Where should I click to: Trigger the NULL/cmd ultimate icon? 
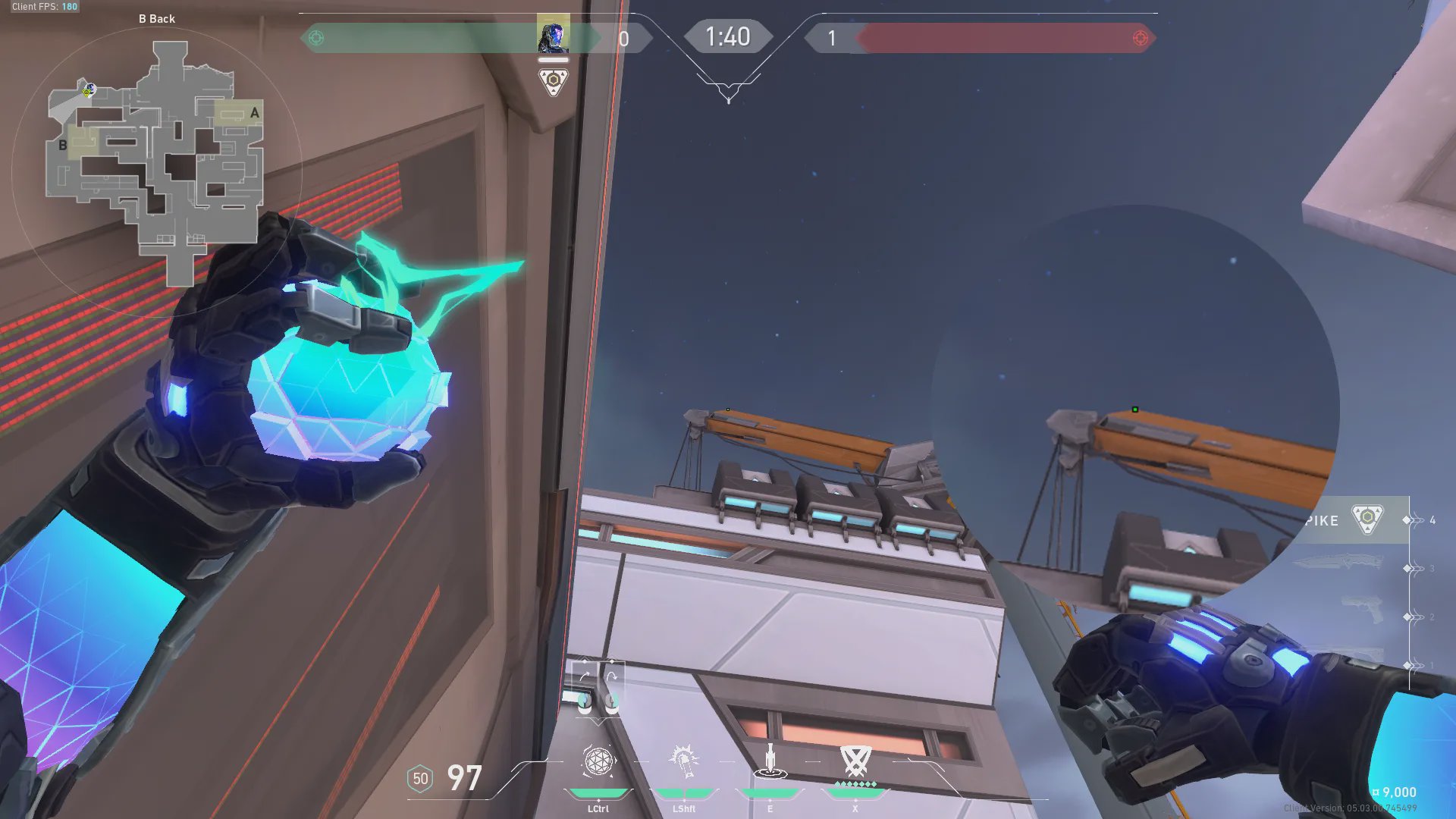pos(855,761)
